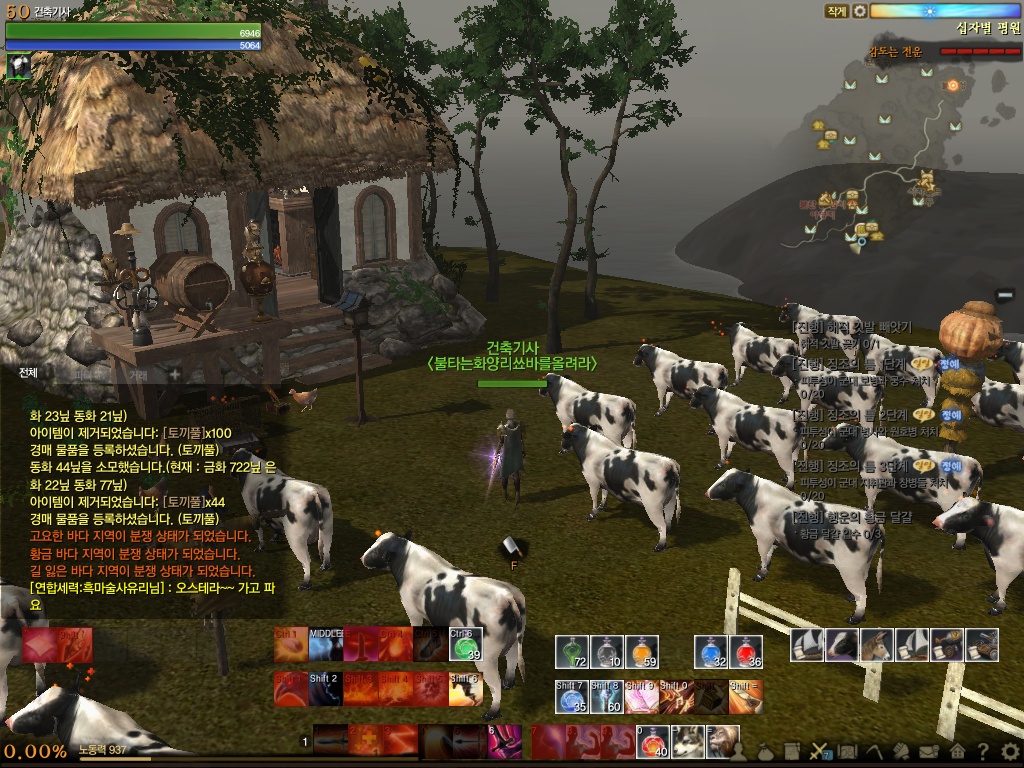
Task: Add a new chat tab with plus
Action: coord(174,374)
